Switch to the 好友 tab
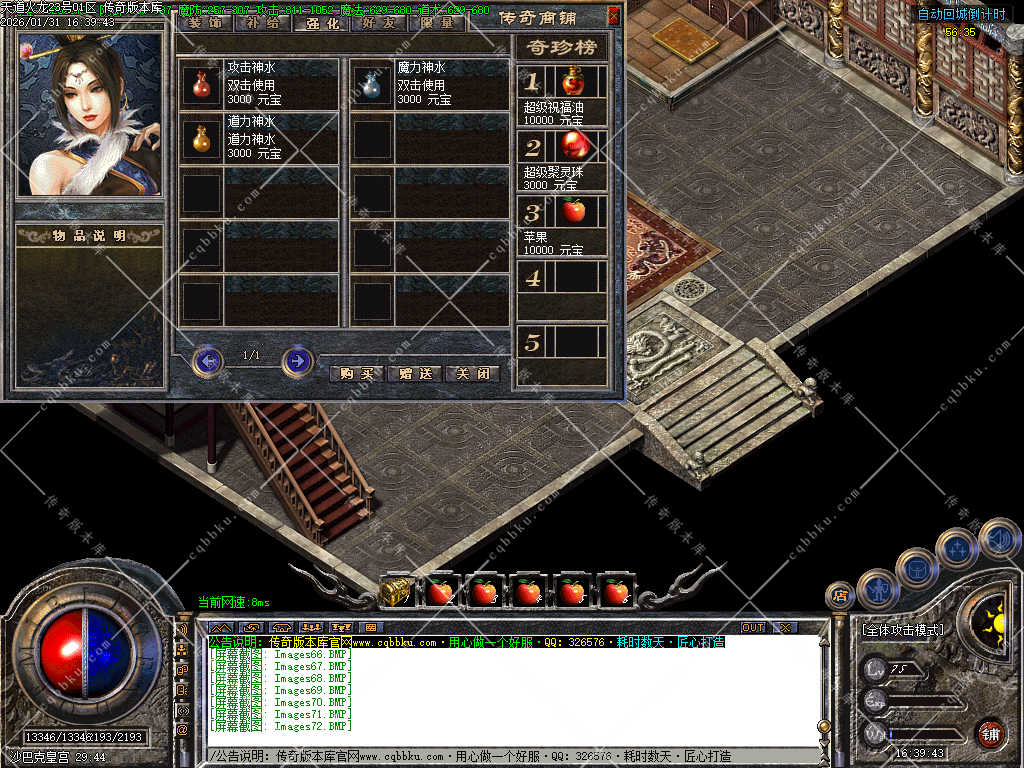 click(x=377, y=22)
